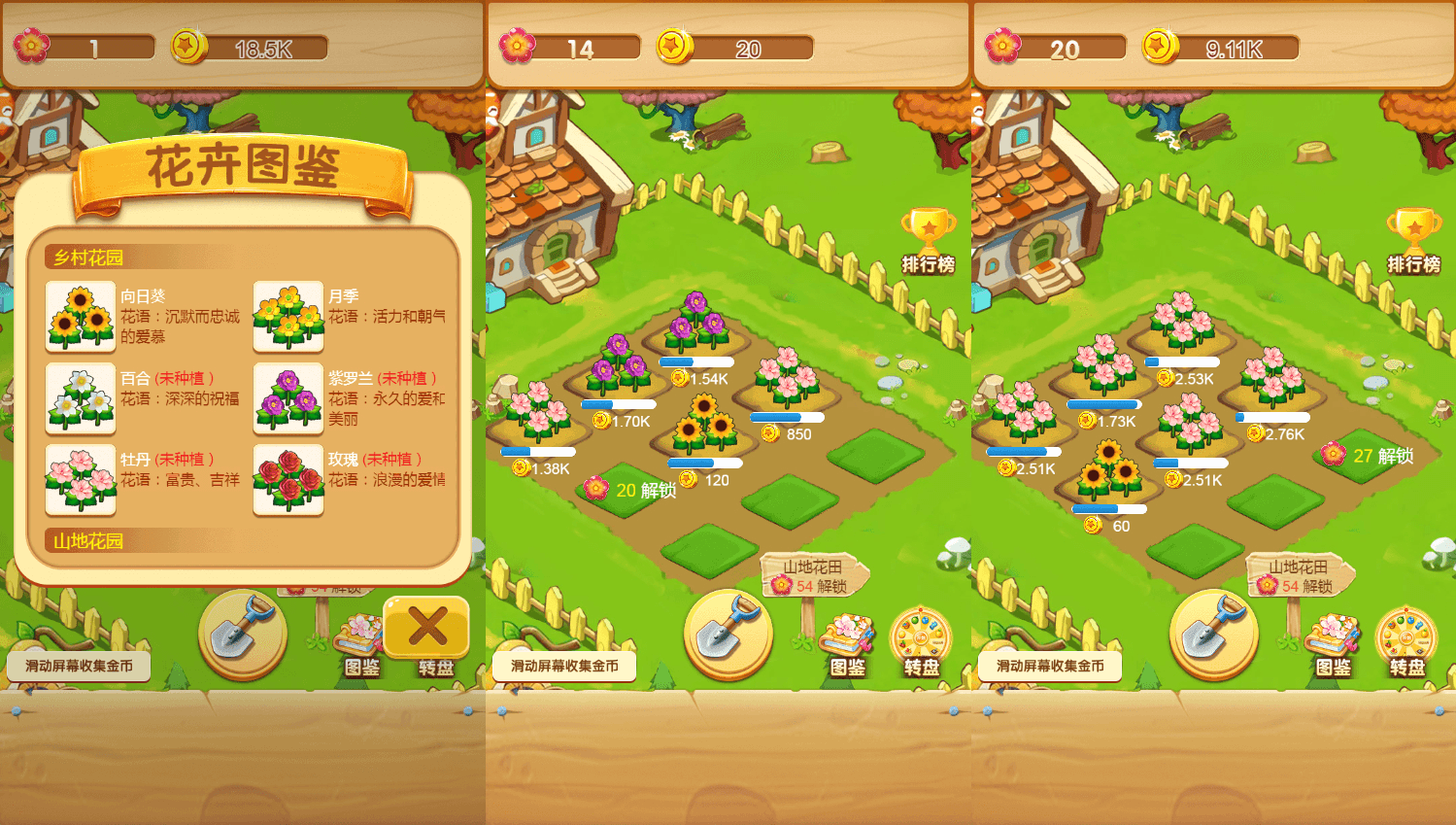Select the 百合 lily codex entry

(x=81, y=399)
